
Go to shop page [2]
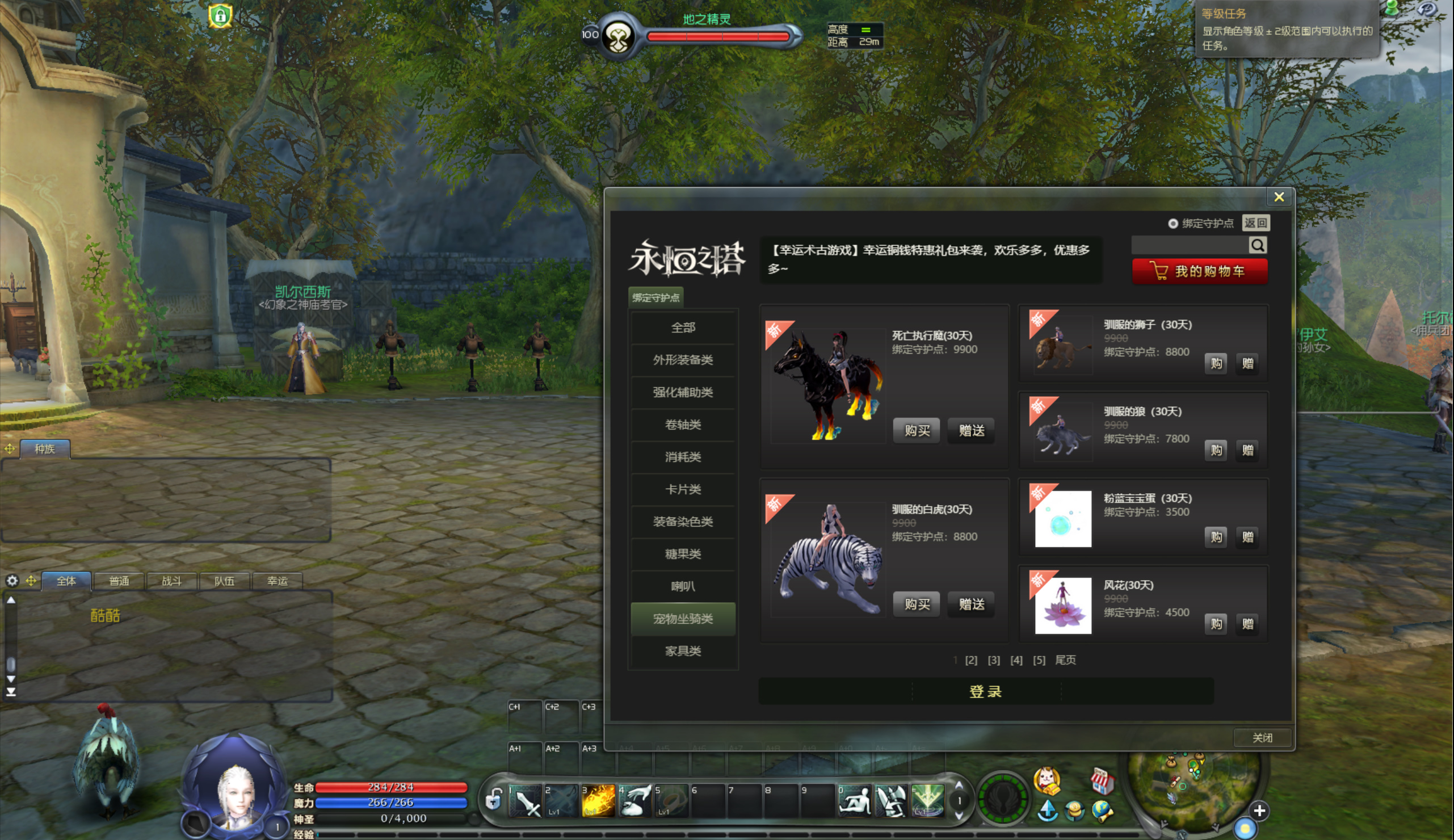(x=971, y=660)
